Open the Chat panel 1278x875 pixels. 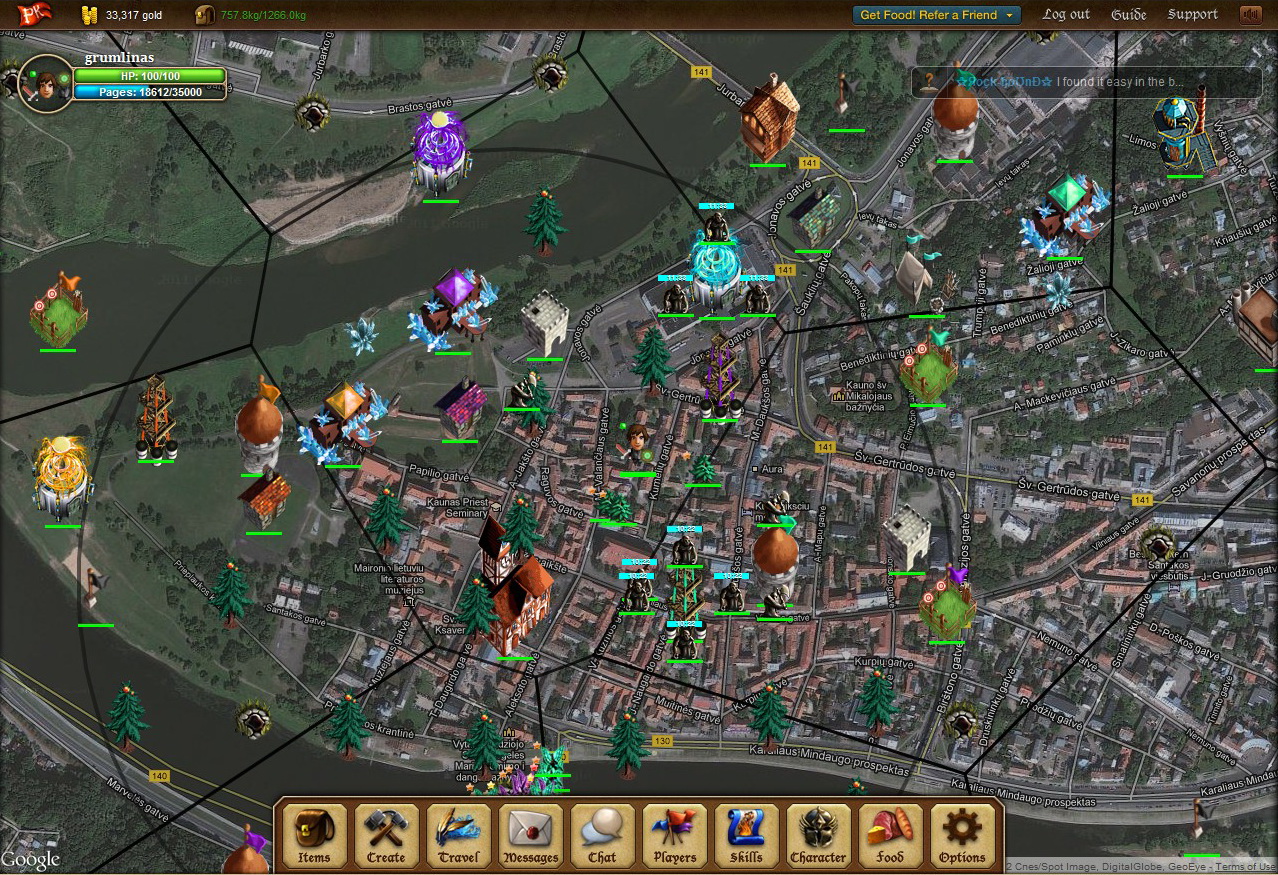click(602, 835)
